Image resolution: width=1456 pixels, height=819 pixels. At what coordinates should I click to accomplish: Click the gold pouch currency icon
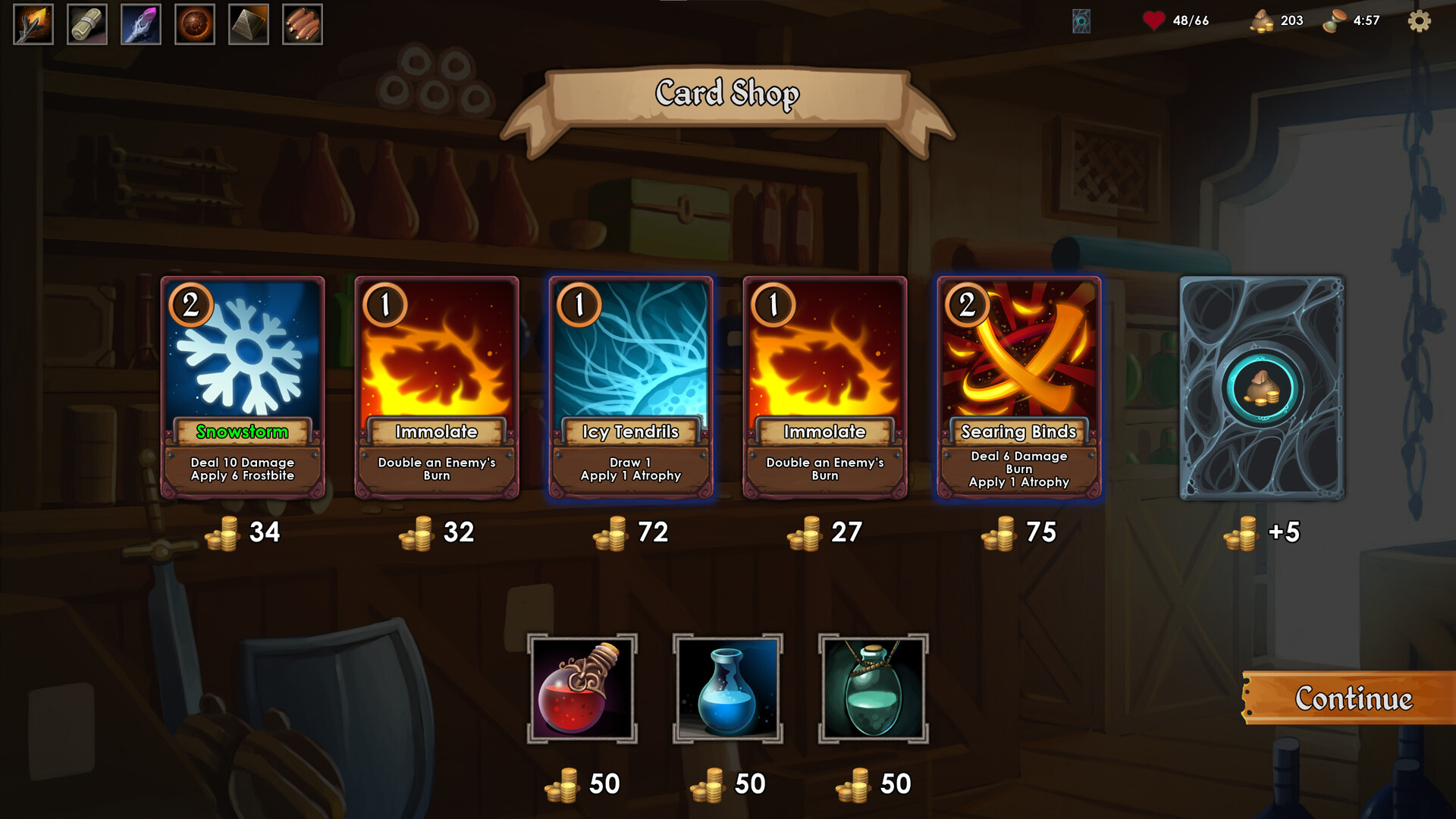(1263, 20)
